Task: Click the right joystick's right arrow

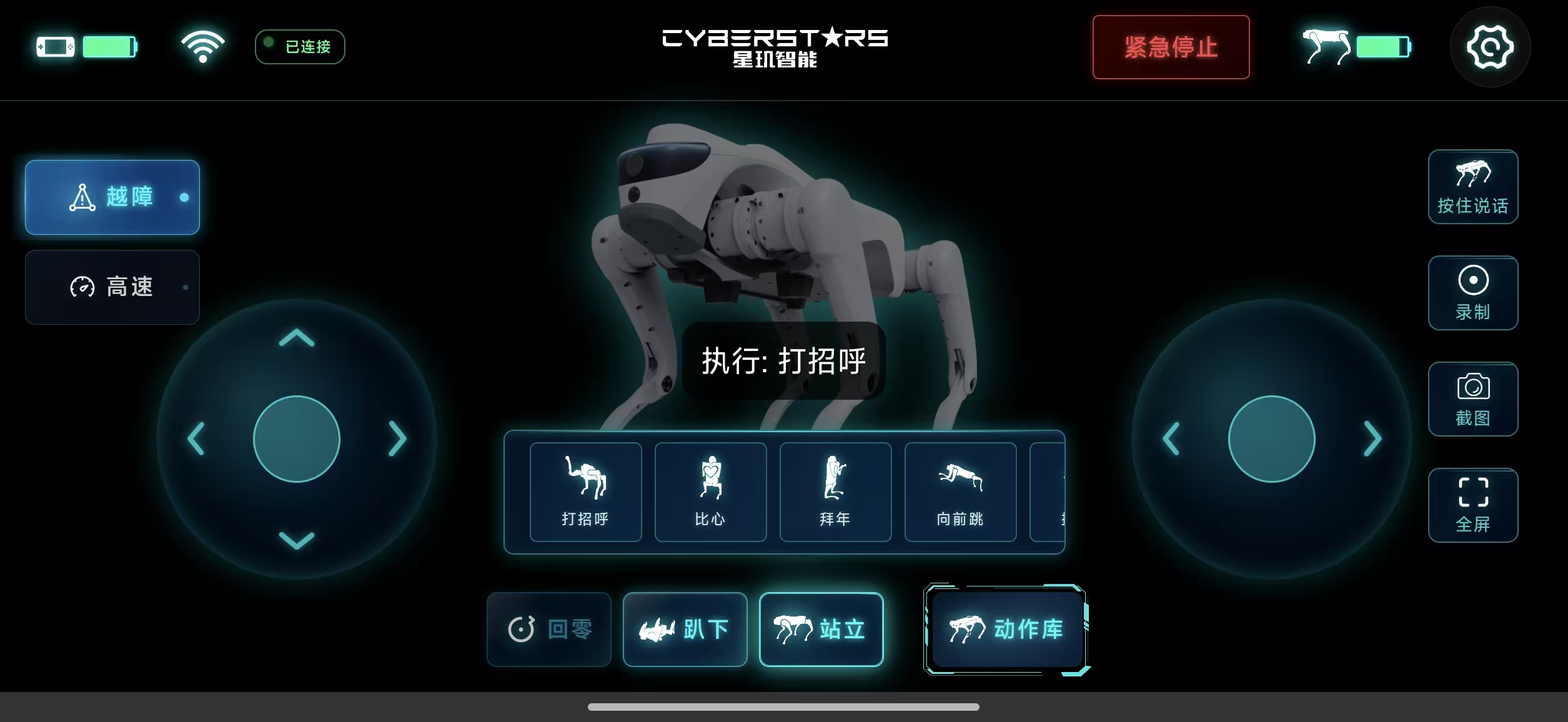Action: [x=1372, y=438]
